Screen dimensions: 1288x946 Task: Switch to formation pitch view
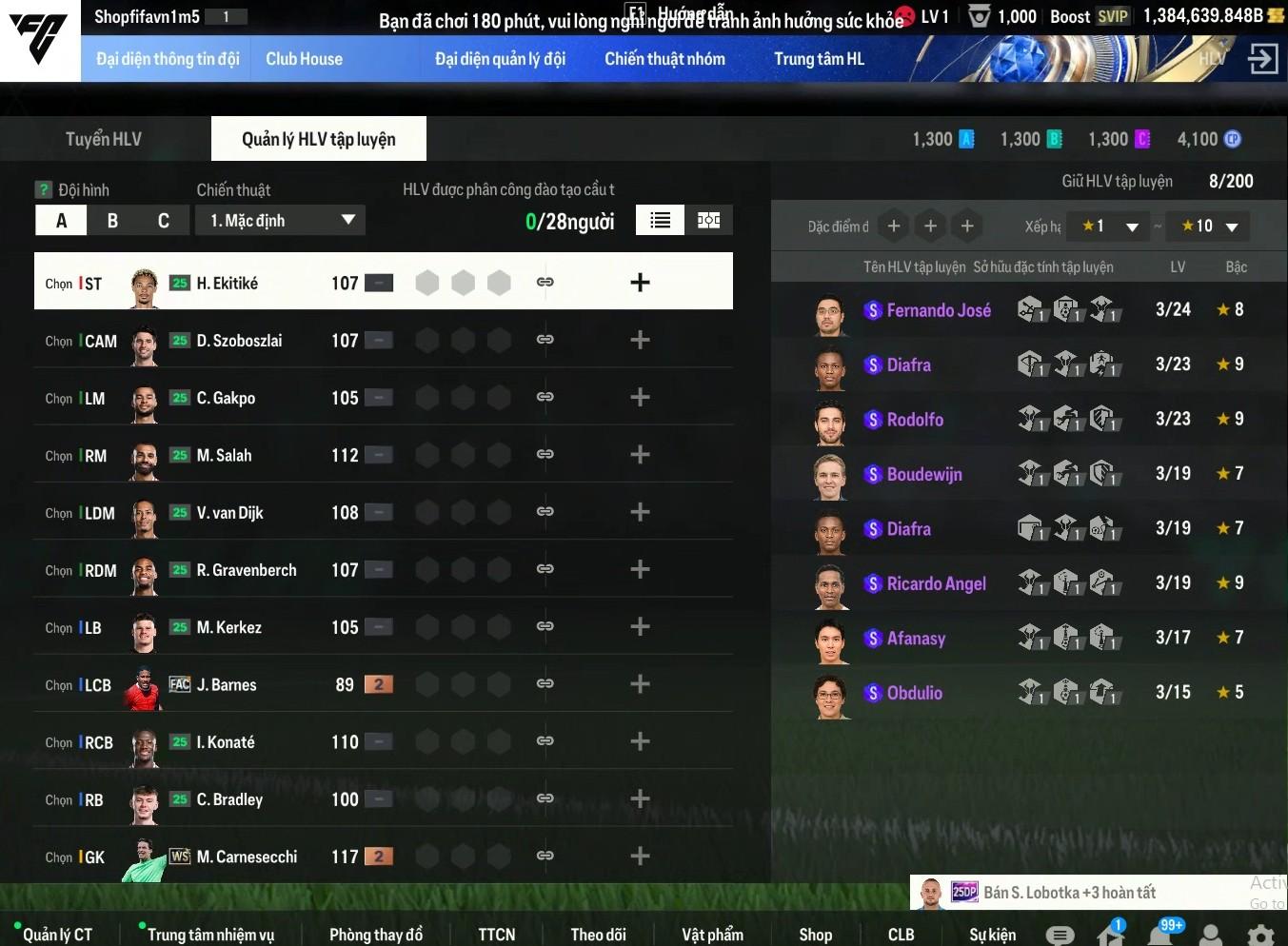coord(708,221)
